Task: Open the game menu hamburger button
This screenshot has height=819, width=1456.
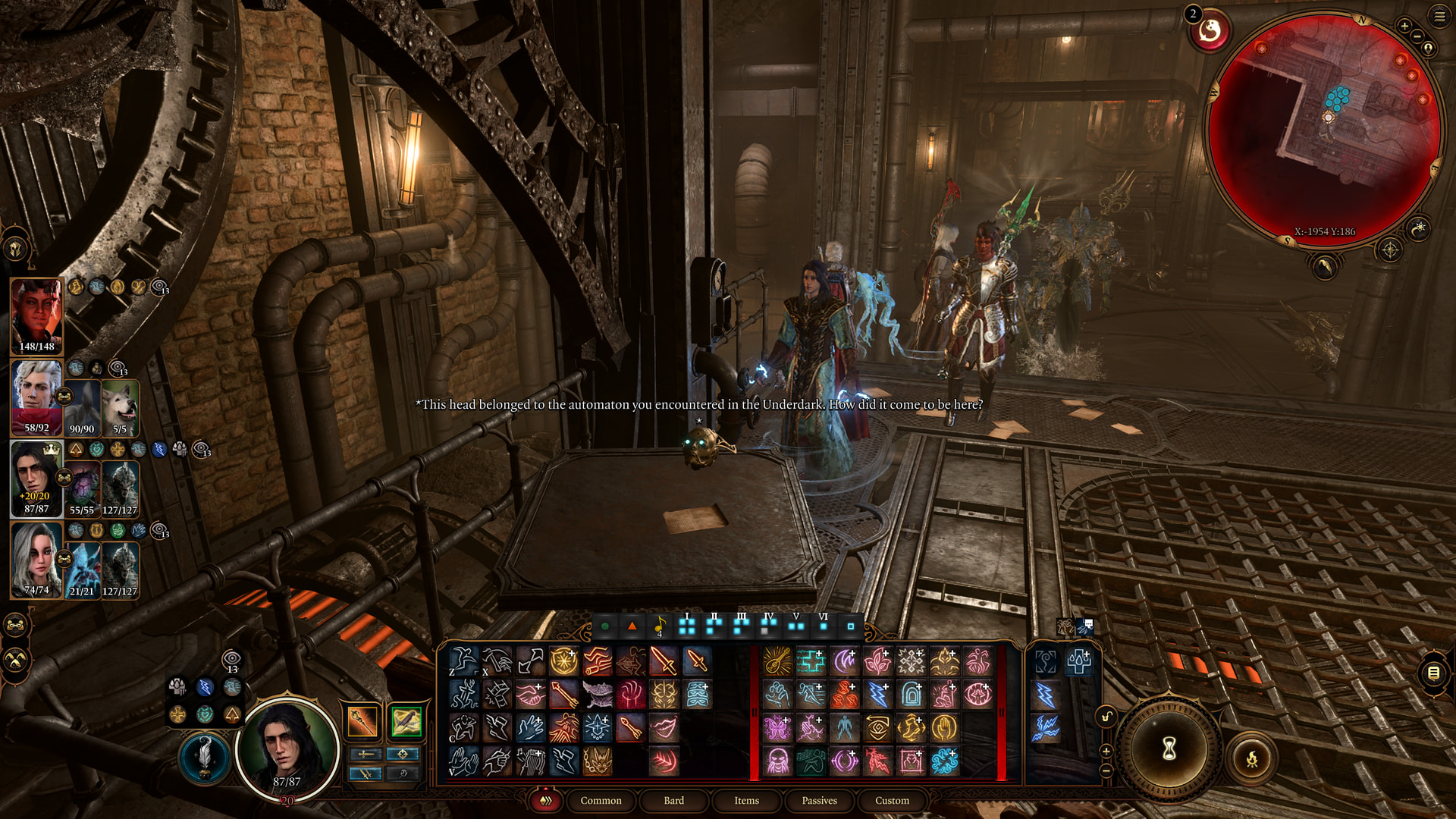Action: pyautogui.click(x=1439, y=16)
